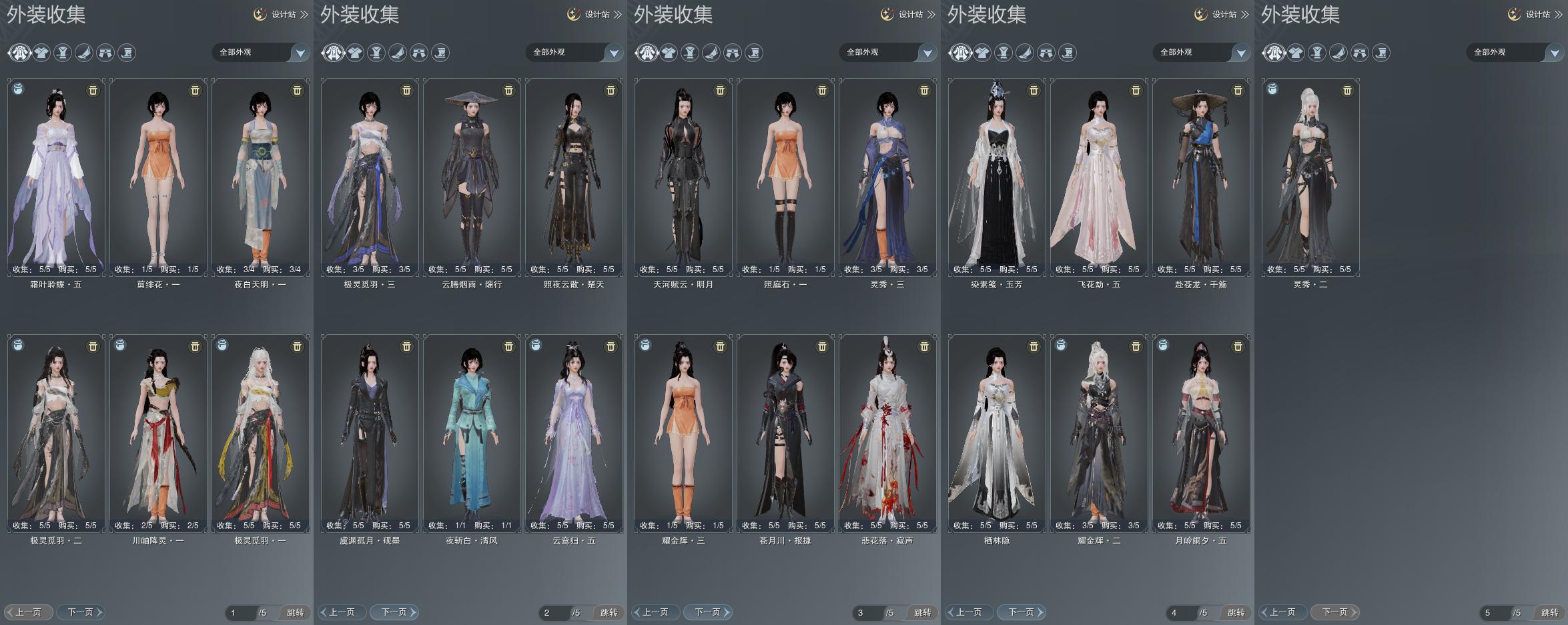This screenshot has height=625, width=1568.
Task: Select the 霜叶聆蝶·五 outfit card
Action: [x=56, y=177]
